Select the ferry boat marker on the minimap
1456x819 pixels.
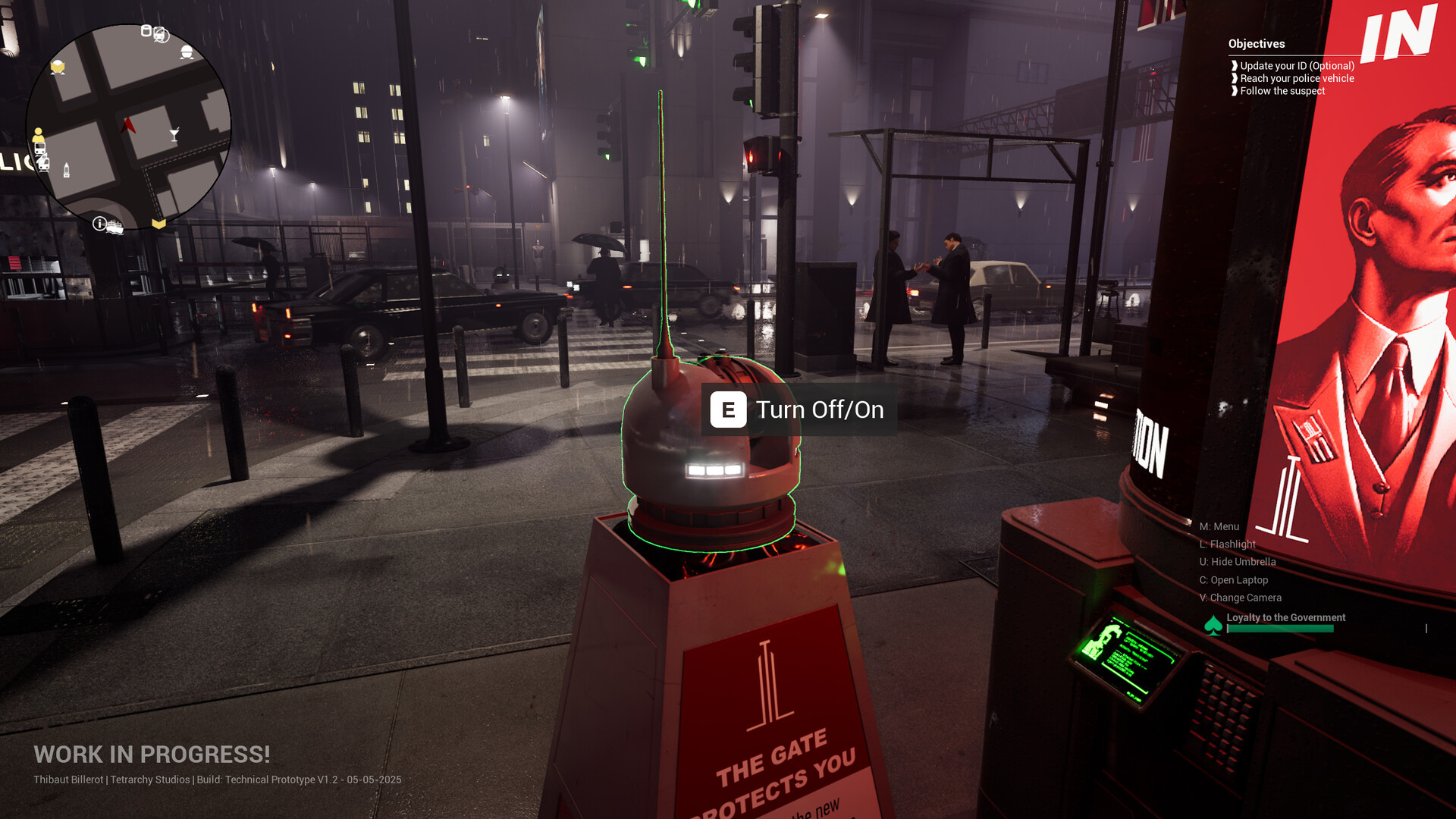coord(115,227)
